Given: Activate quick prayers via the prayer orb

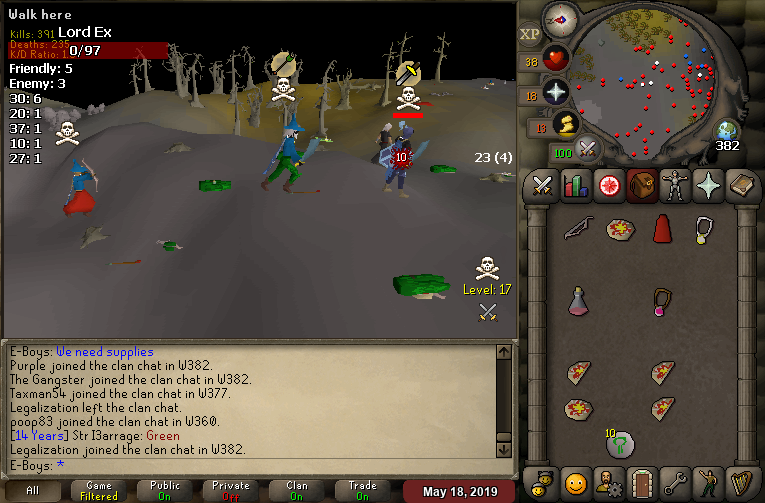Looking at the screenshot, I should (x=556, y=93).
